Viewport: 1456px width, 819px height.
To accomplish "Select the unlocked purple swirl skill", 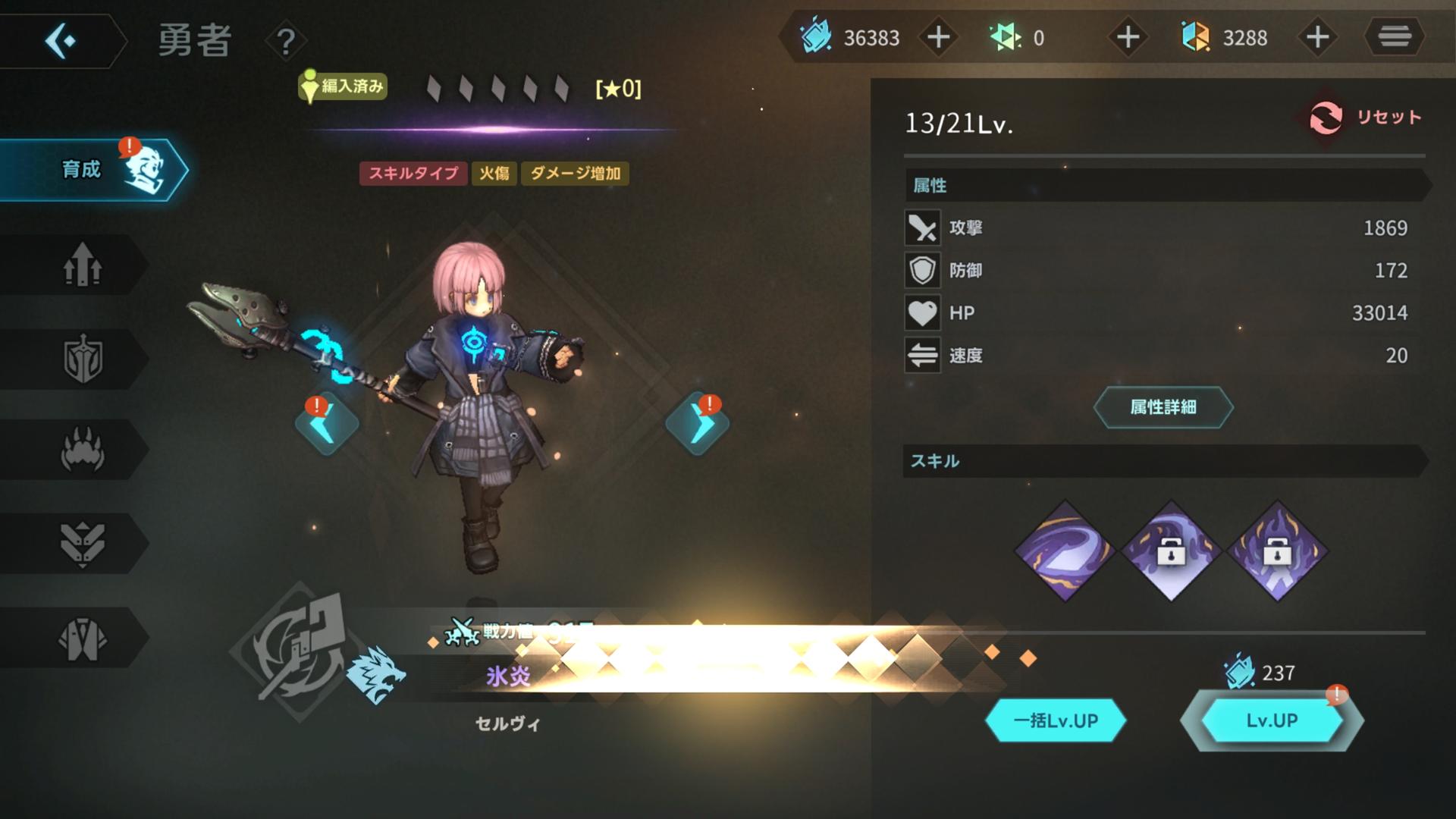I will tap(1065, 551).
